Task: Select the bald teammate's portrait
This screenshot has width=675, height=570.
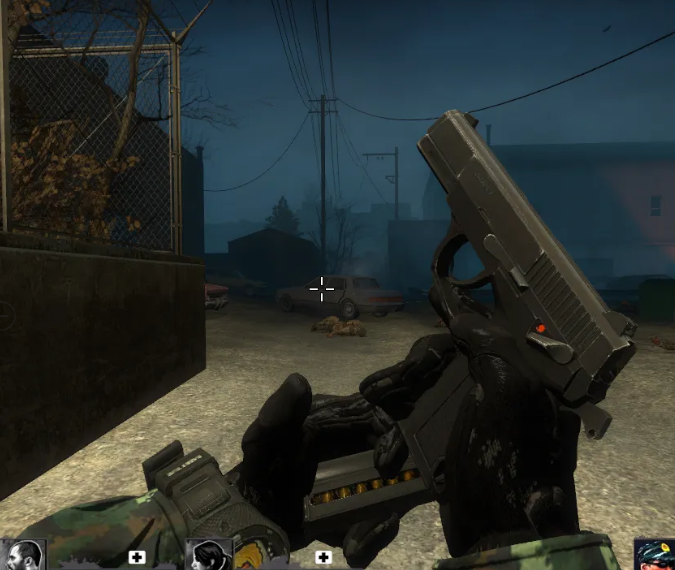Action: [x=23, y=555]
